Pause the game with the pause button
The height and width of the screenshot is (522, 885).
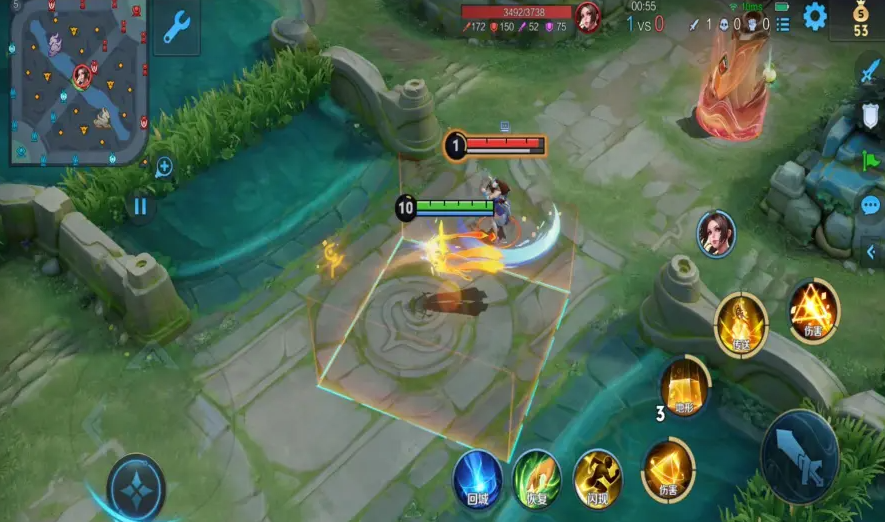coord(140,206)
